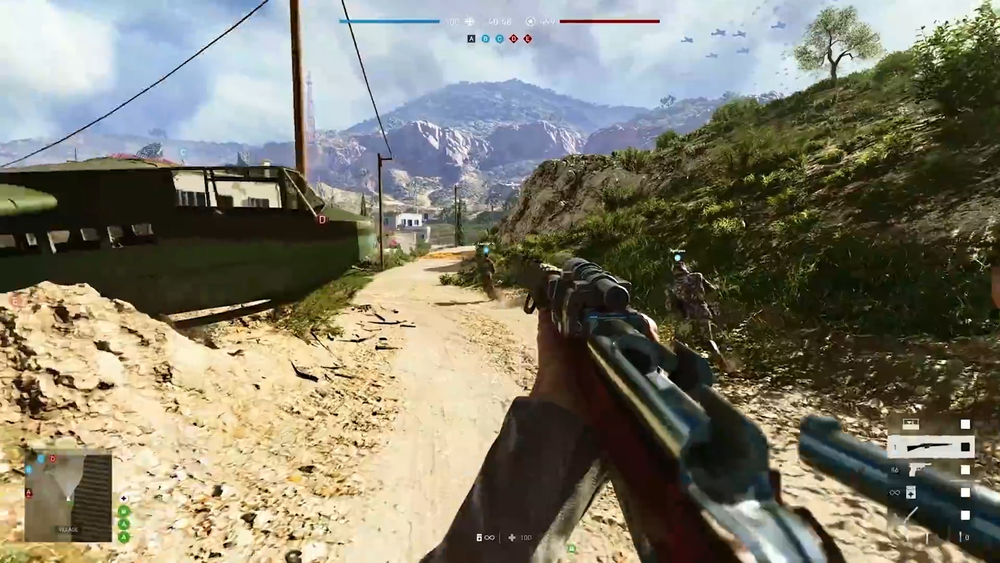This screenshot has height=563, width=1000.
Task: Select objective flag D in the top bar
Action: click(x=513, y=39)
